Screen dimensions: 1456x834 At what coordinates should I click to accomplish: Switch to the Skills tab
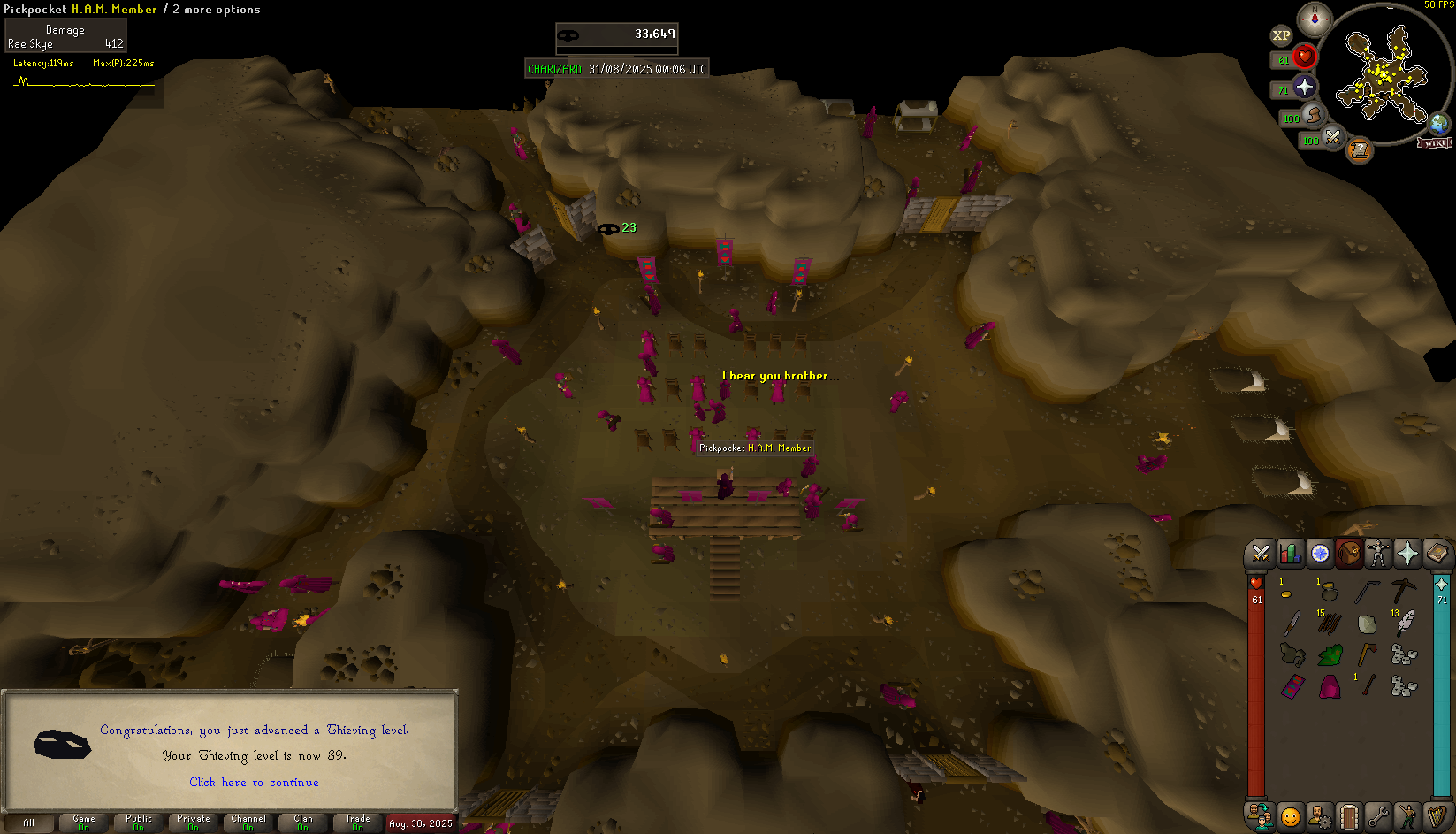pos(1290,554)
